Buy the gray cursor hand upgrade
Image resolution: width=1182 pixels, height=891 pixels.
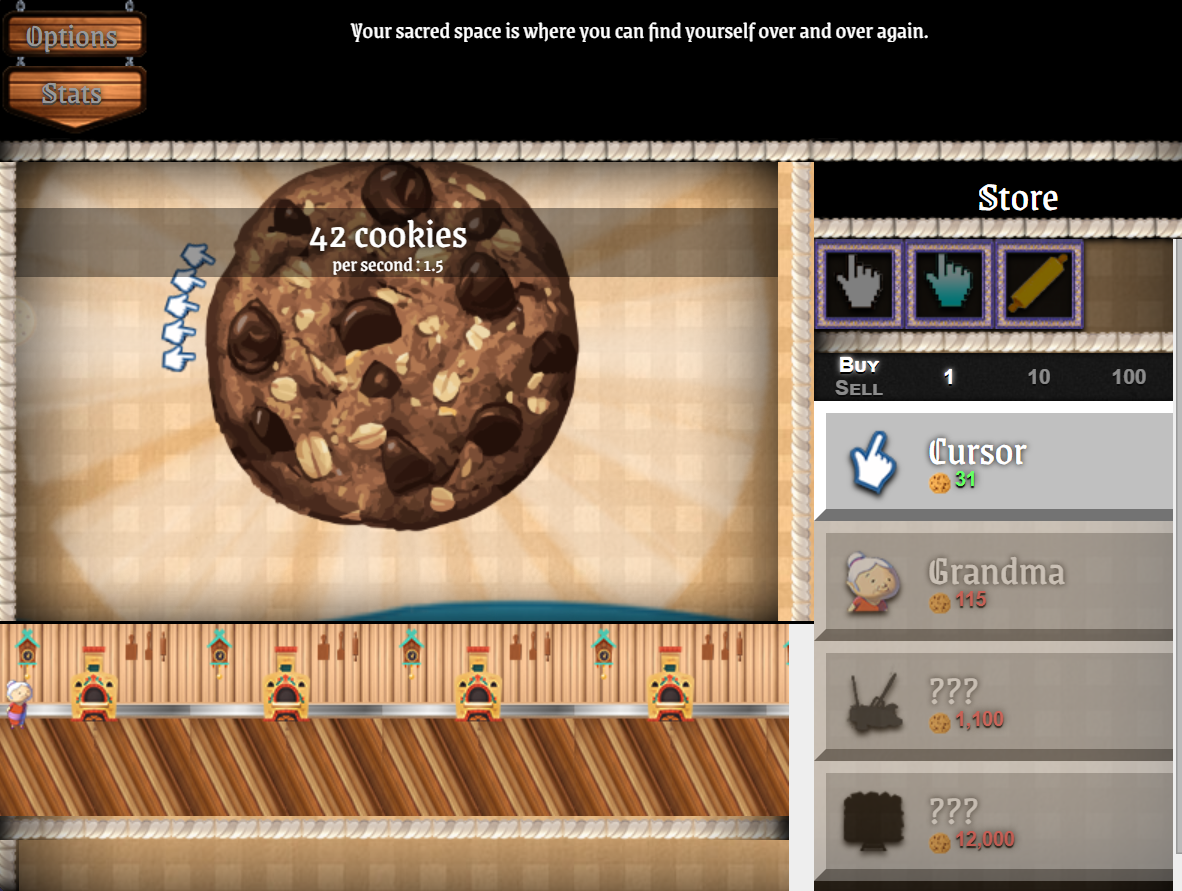tap(860, 284)
